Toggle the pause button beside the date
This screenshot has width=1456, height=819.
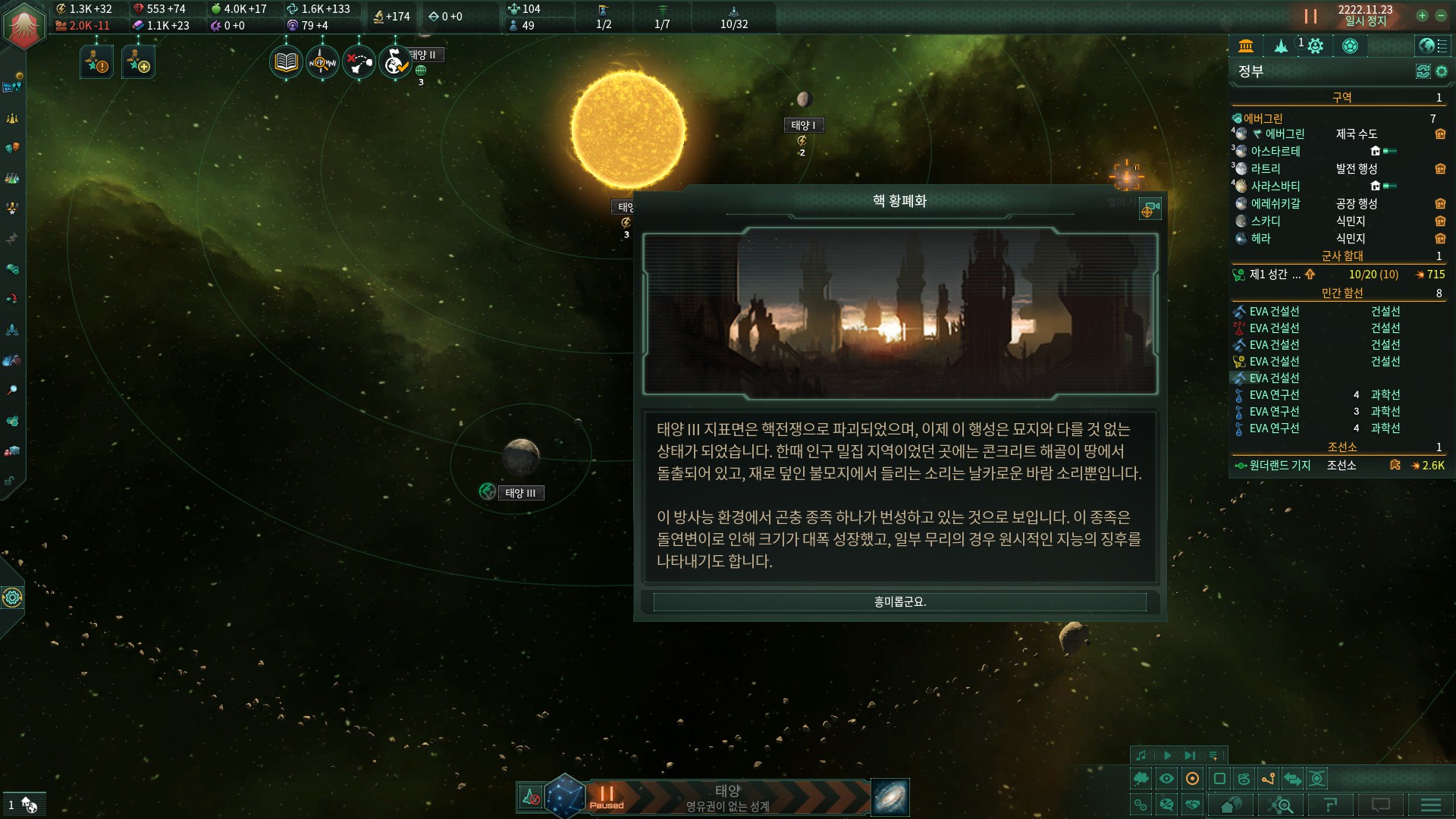(x=1310, y=17)
